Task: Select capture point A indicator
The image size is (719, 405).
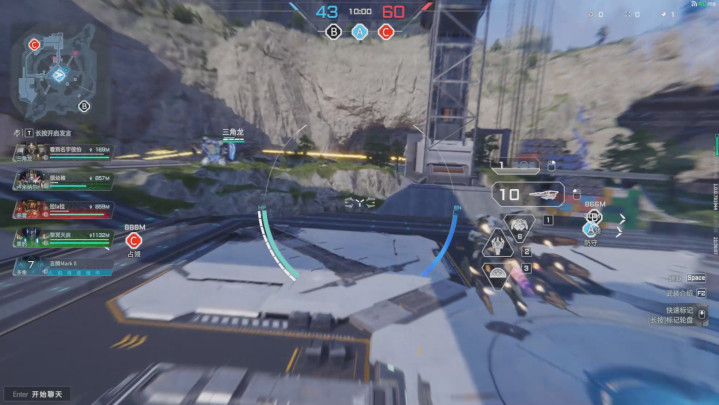Action: pos(359,31)
